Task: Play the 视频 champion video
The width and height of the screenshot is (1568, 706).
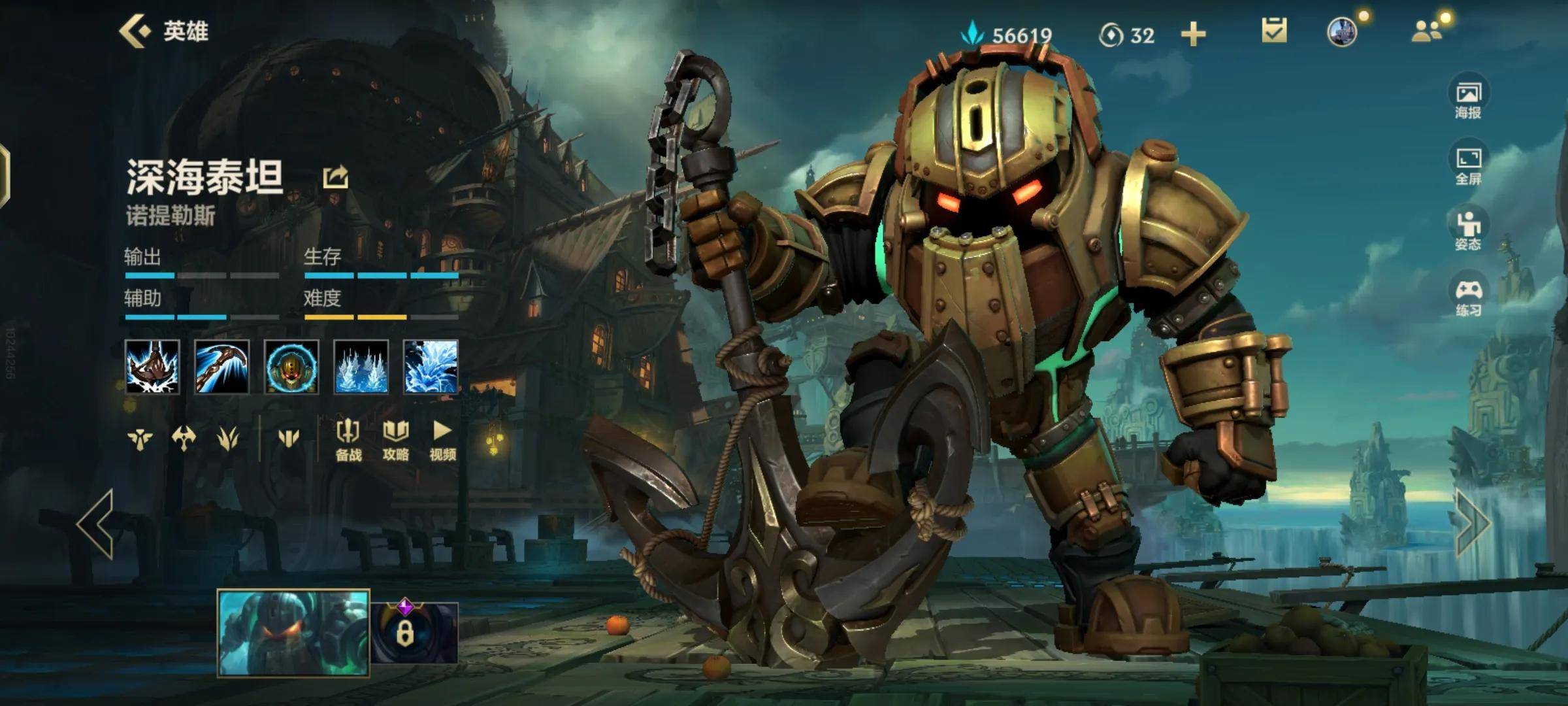Action: [442, 440]
